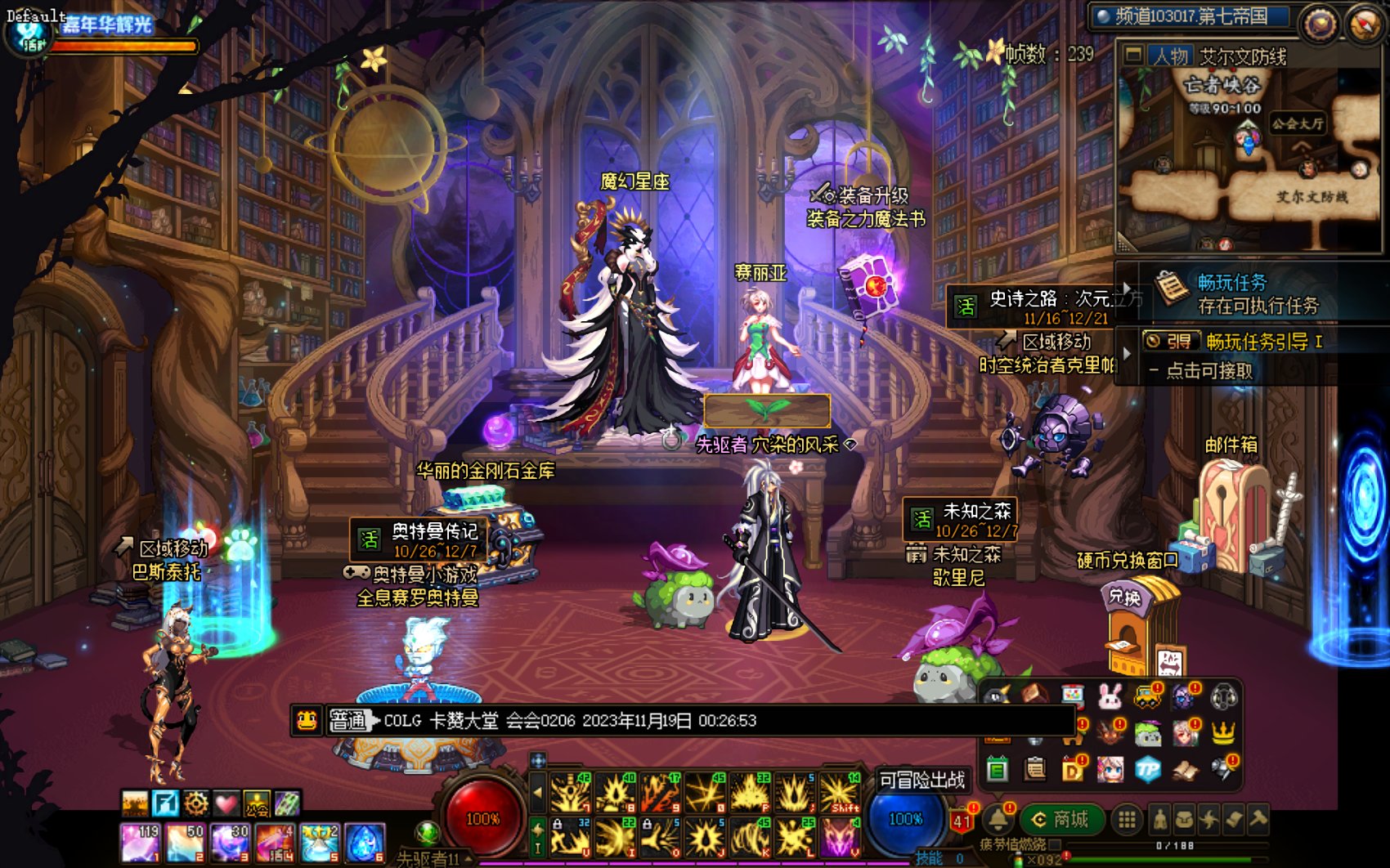
Task: Open the green calendar E icon
Action: tap(998, 769)
